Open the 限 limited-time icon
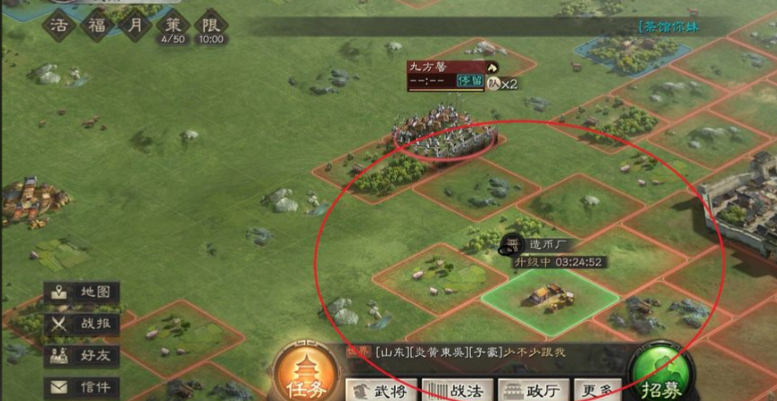The image size is (777, 401). point(211,23)
